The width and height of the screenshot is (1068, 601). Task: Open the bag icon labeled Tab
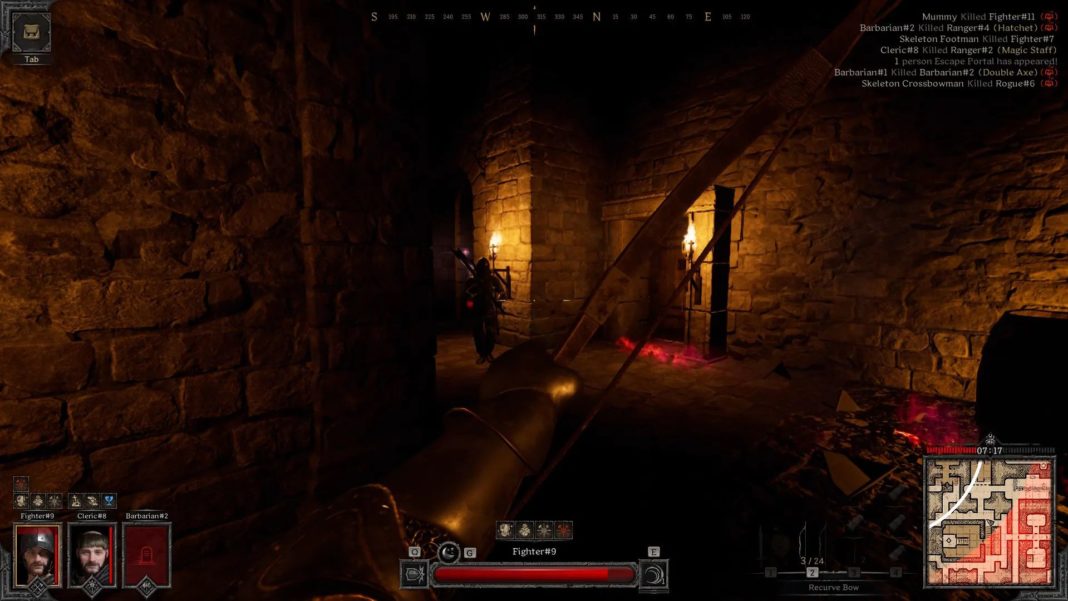coord(33,31)
